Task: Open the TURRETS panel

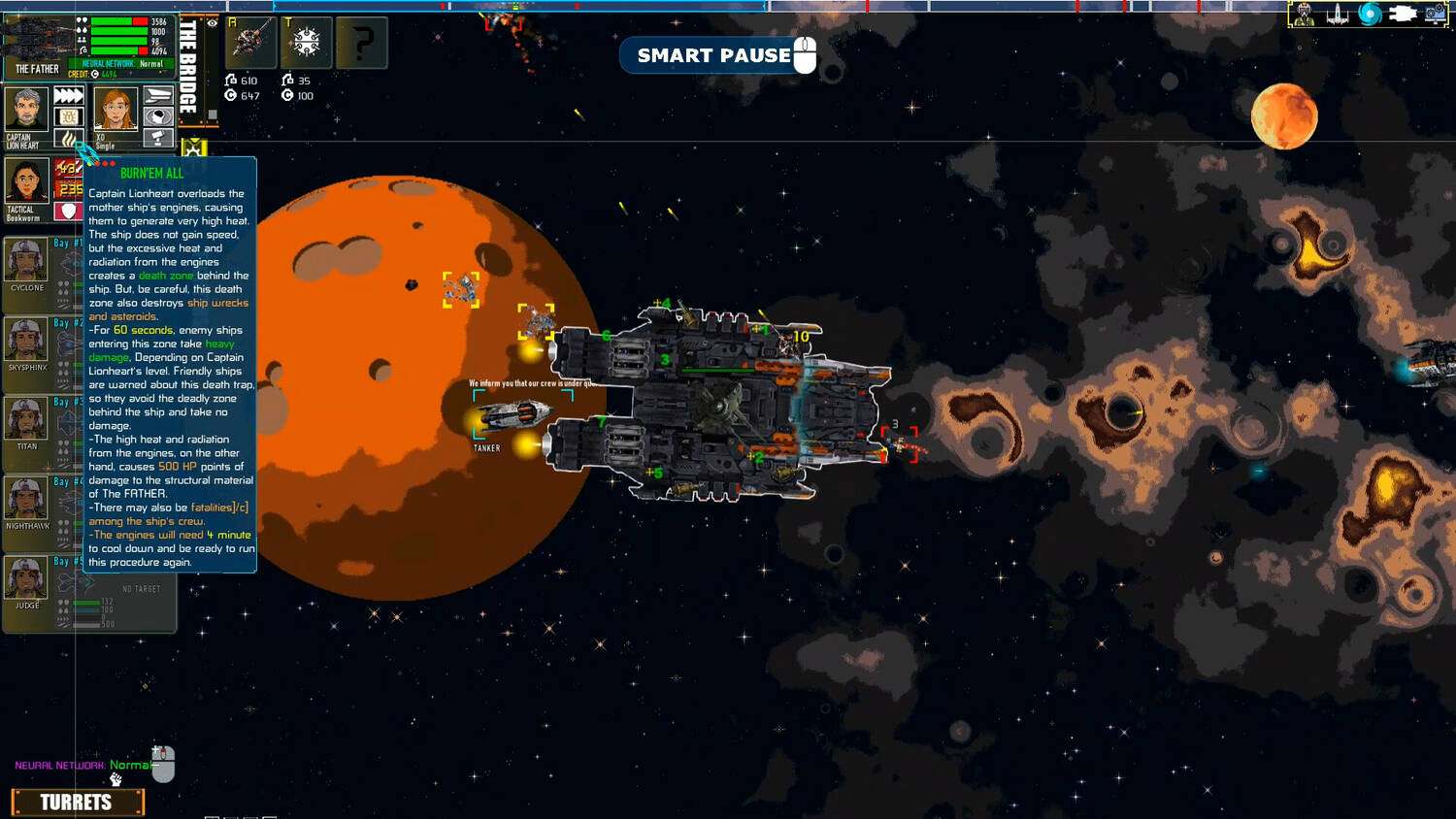Action: (x=77, y=803)
